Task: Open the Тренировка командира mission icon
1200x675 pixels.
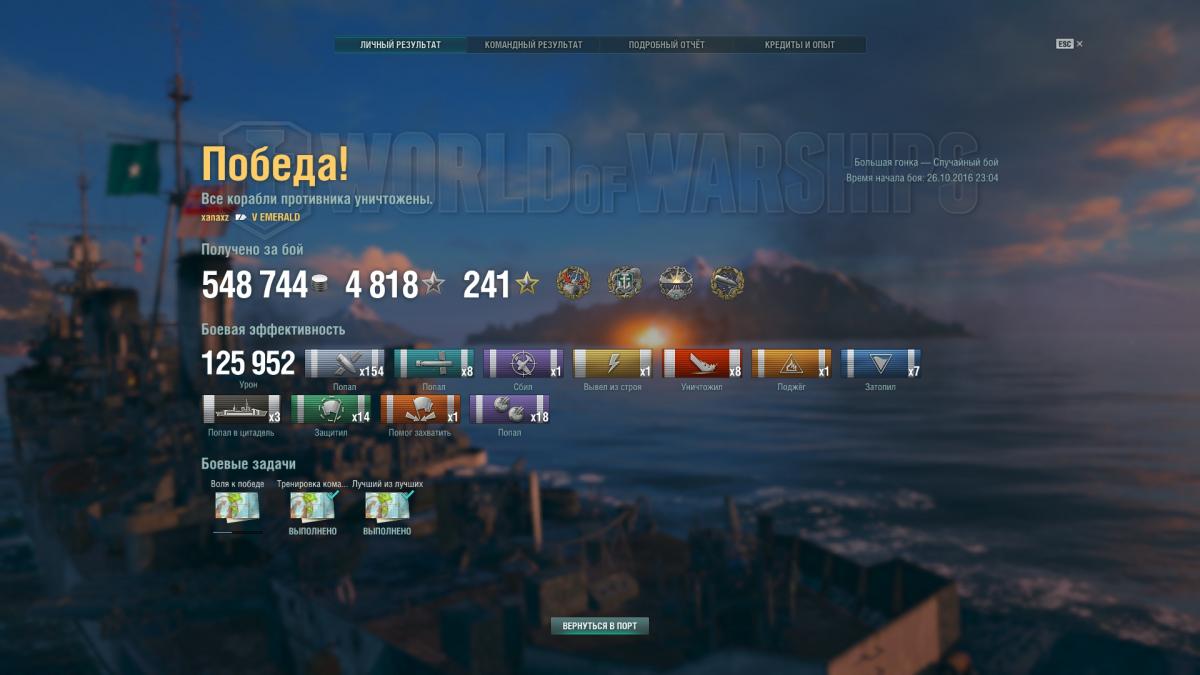Action: tap(312, 506)
